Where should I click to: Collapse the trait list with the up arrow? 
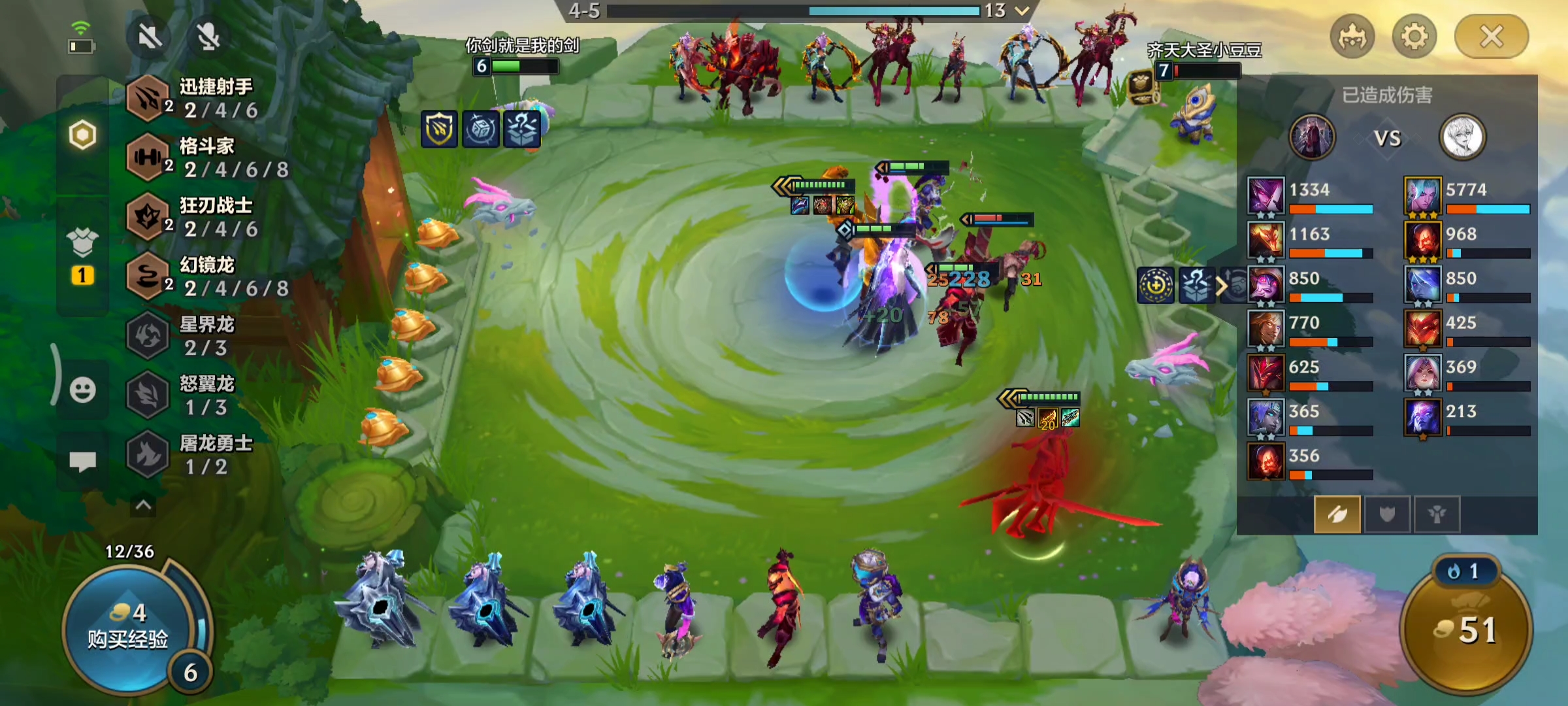coord(143,505)
